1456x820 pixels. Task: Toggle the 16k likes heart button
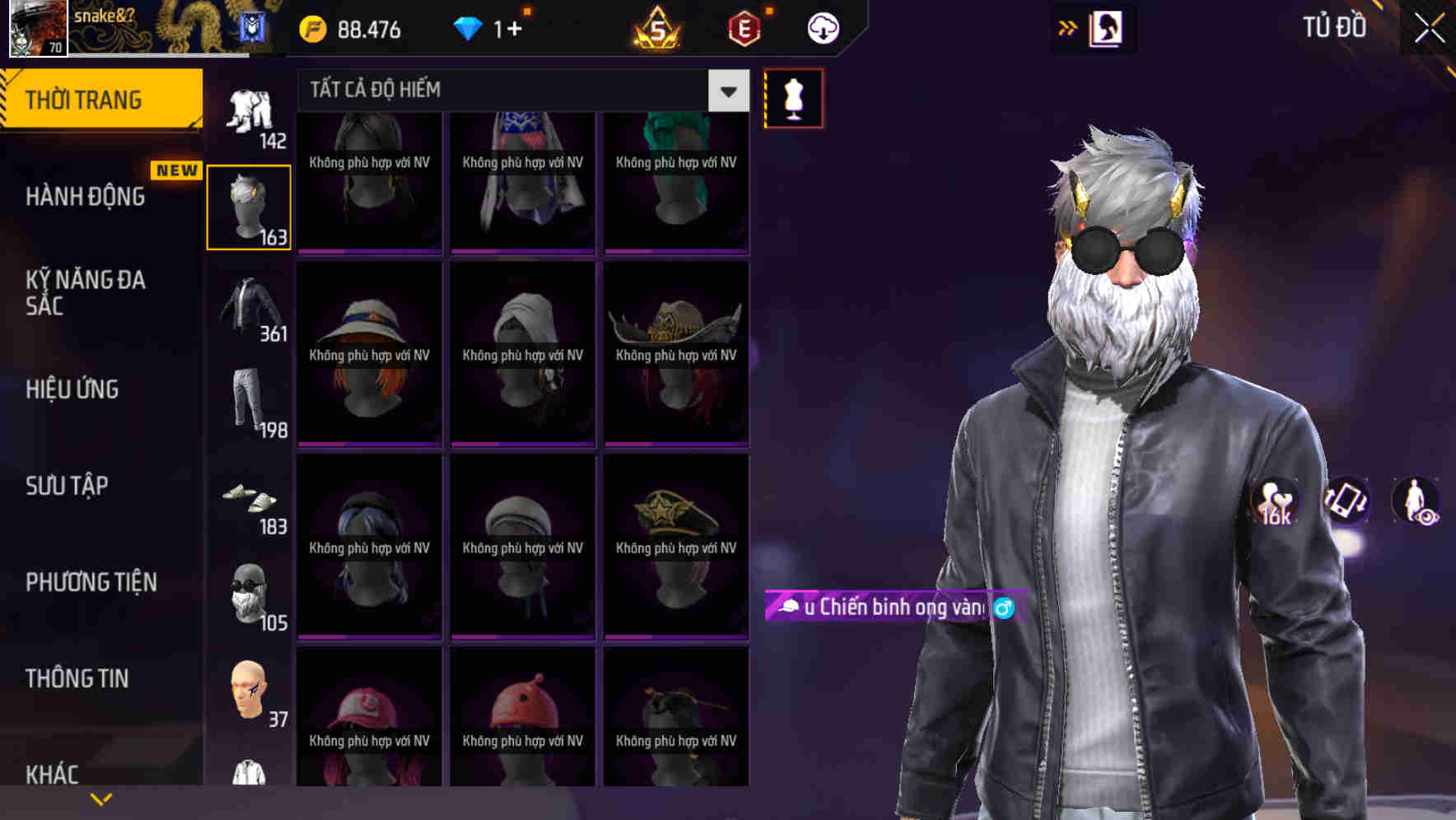coord(1273,502)
